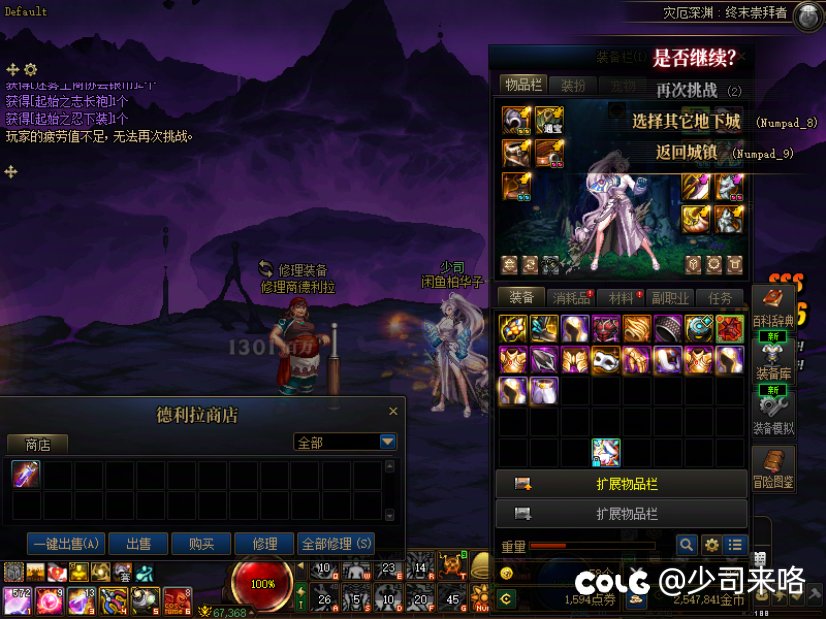
Task: Select the potion item in the shop
Action: (26, 474)
